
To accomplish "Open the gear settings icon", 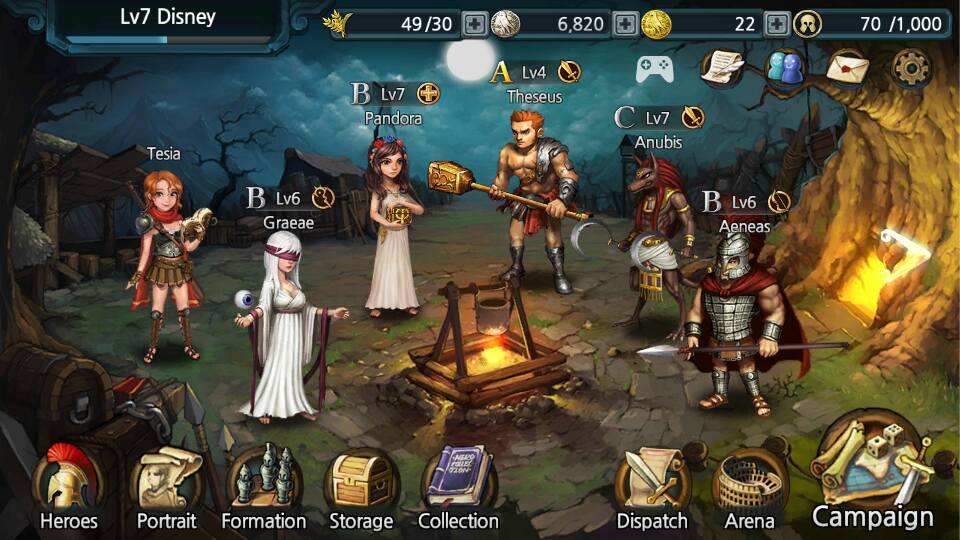I will tap(911, 68).
